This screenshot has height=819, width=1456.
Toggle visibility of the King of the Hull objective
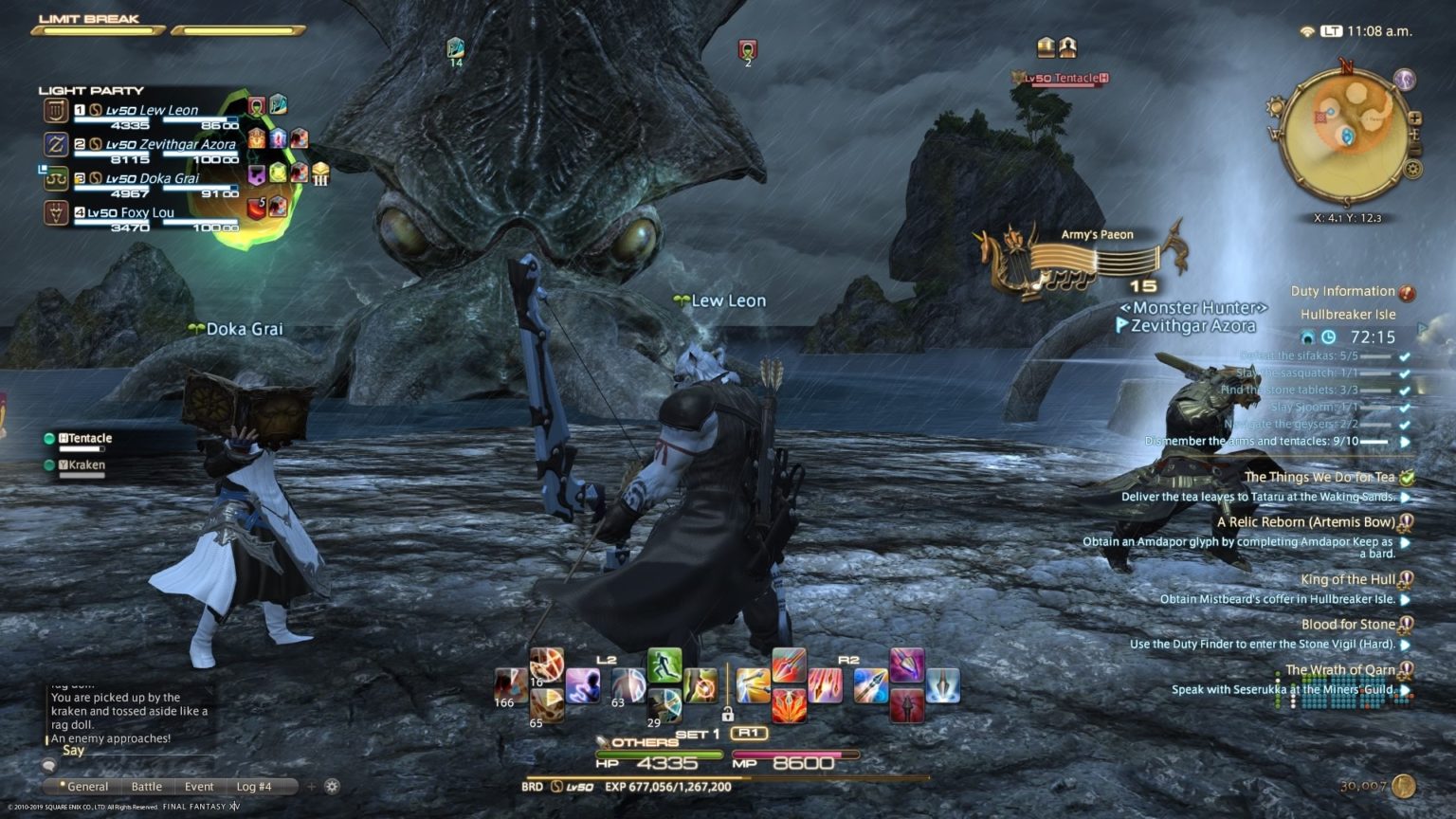1404,600
